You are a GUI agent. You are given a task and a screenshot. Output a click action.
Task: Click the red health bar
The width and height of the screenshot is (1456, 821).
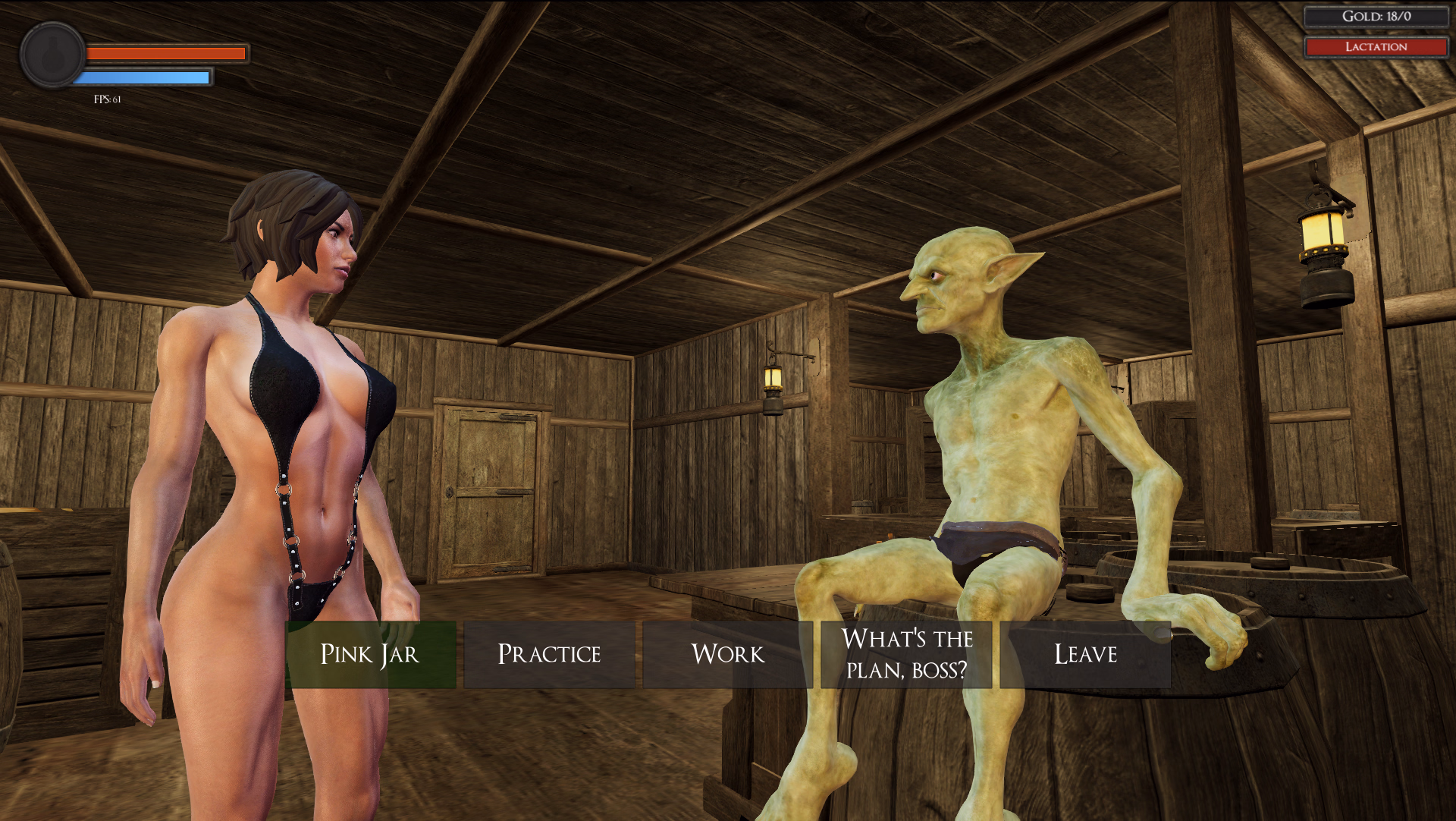pyautogui.click(x=165, y=52)
